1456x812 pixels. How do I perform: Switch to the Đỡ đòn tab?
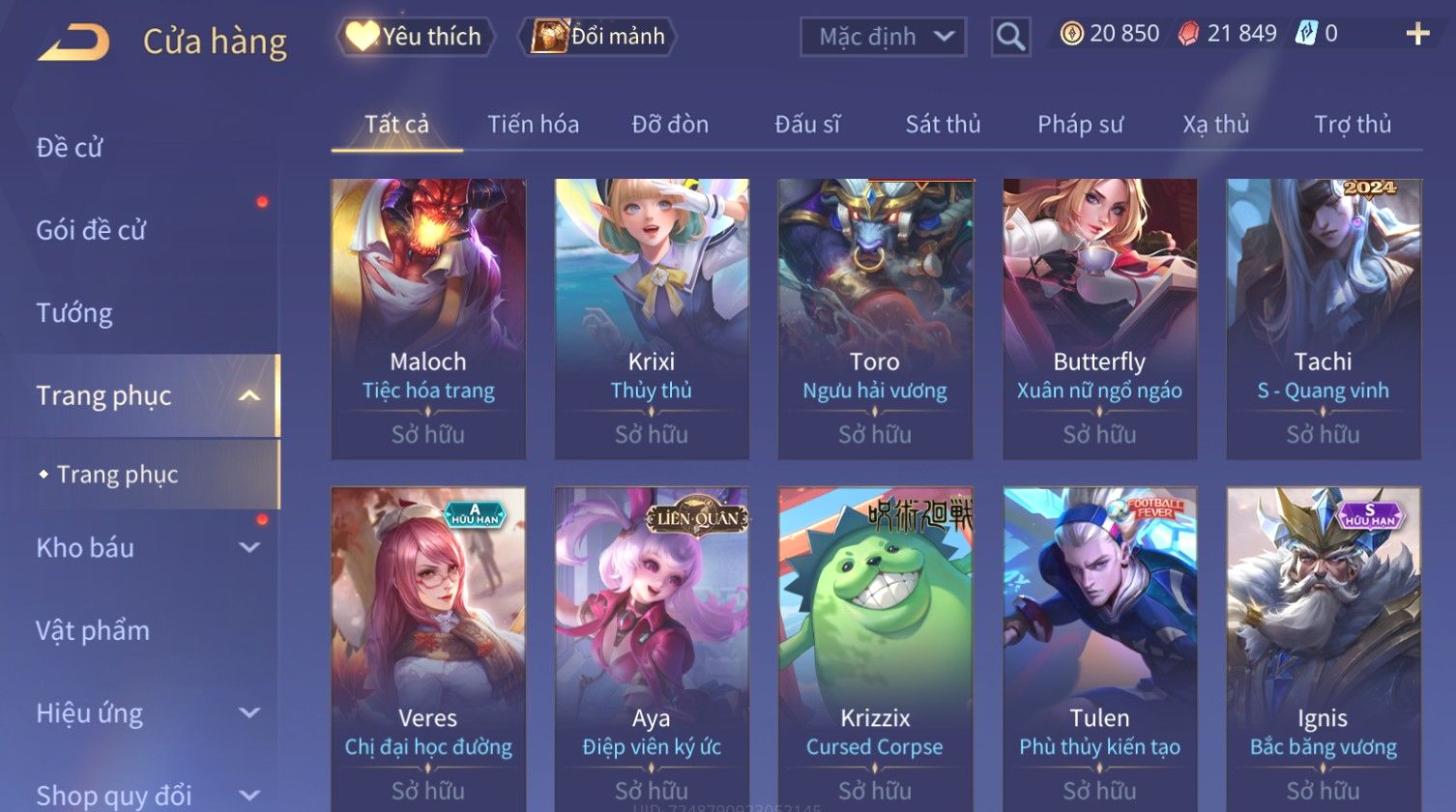670,125
